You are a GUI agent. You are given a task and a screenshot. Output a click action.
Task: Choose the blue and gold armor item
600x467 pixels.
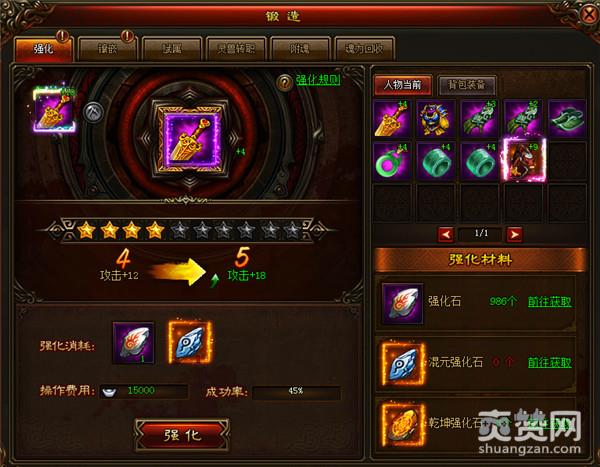[434, 120]
